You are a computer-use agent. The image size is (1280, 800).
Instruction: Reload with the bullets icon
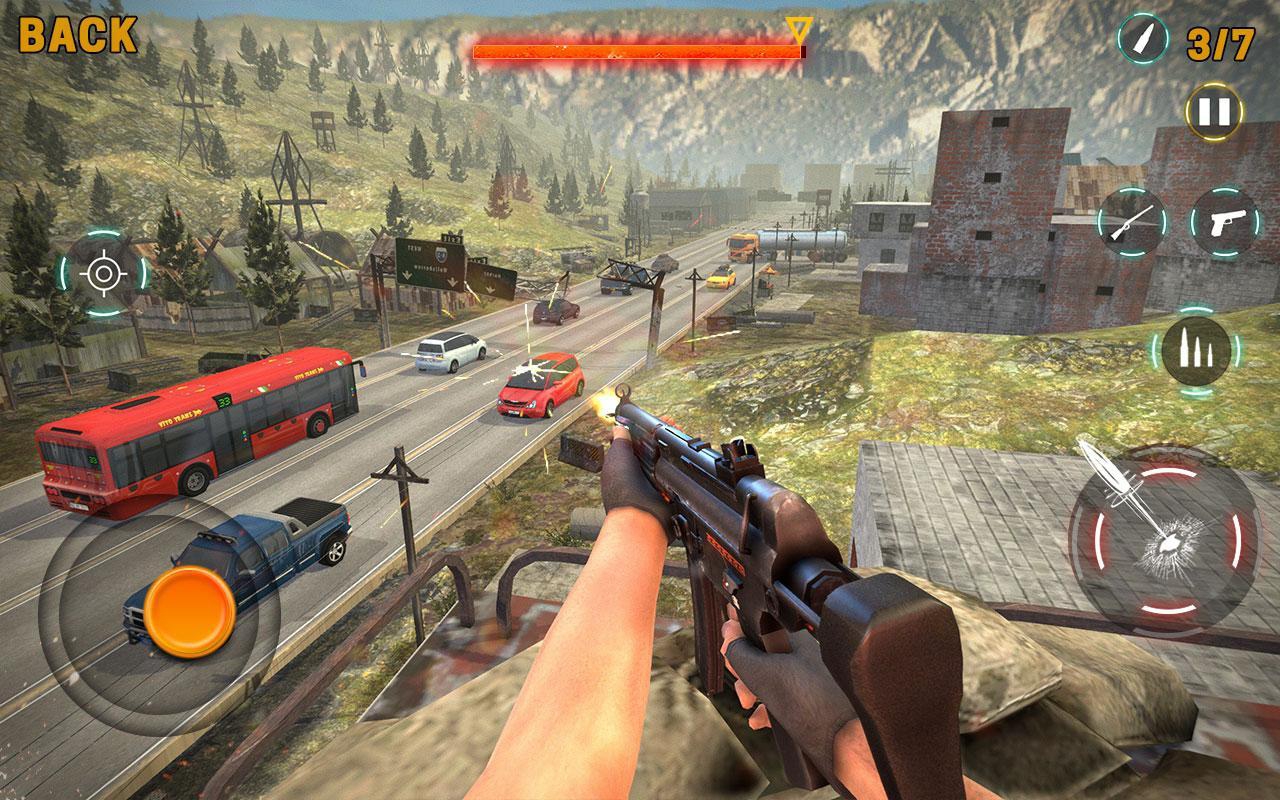[1195, 351]
